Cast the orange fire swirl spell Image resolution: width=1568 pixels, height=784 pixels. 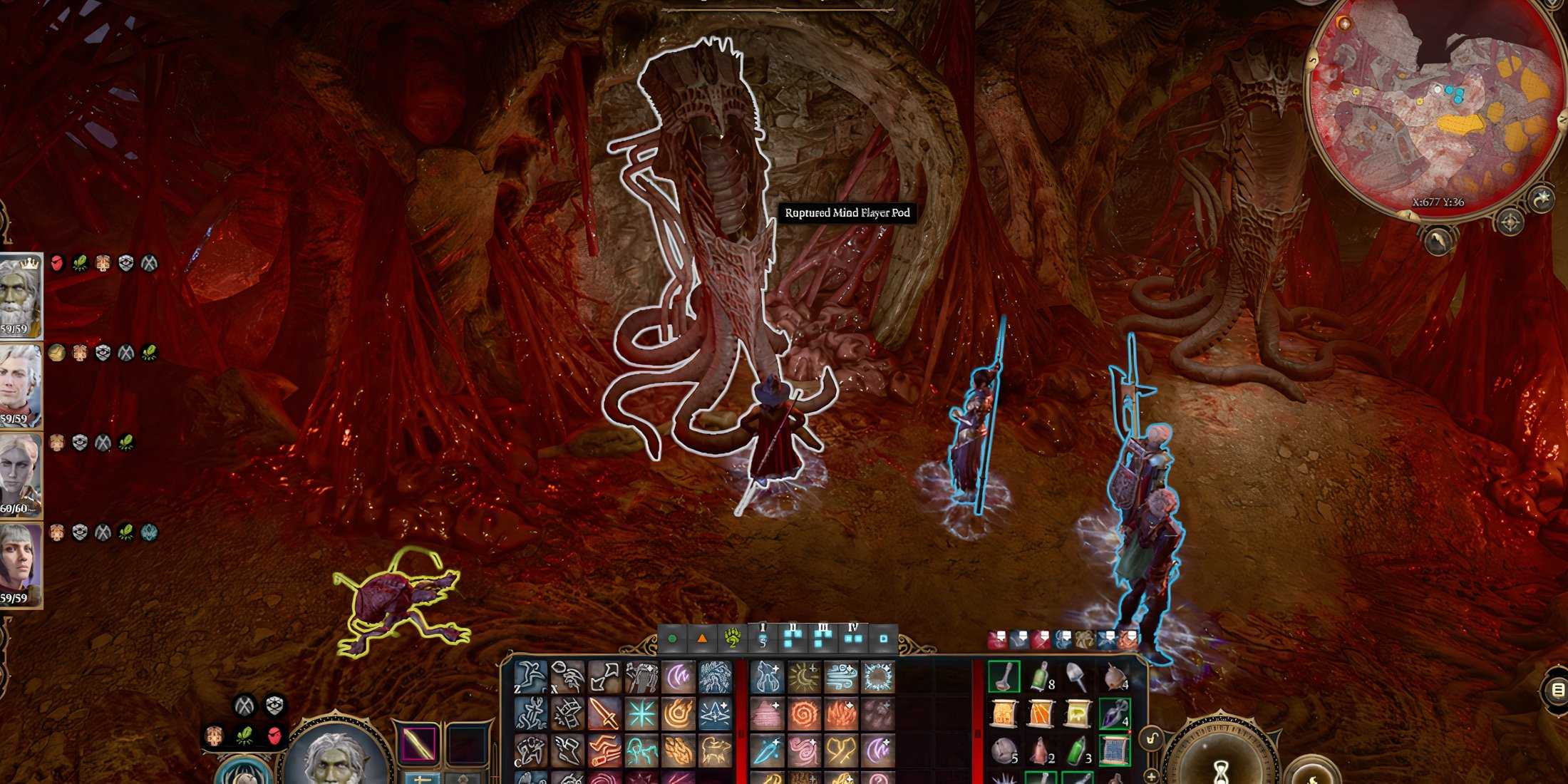point(805,713)
